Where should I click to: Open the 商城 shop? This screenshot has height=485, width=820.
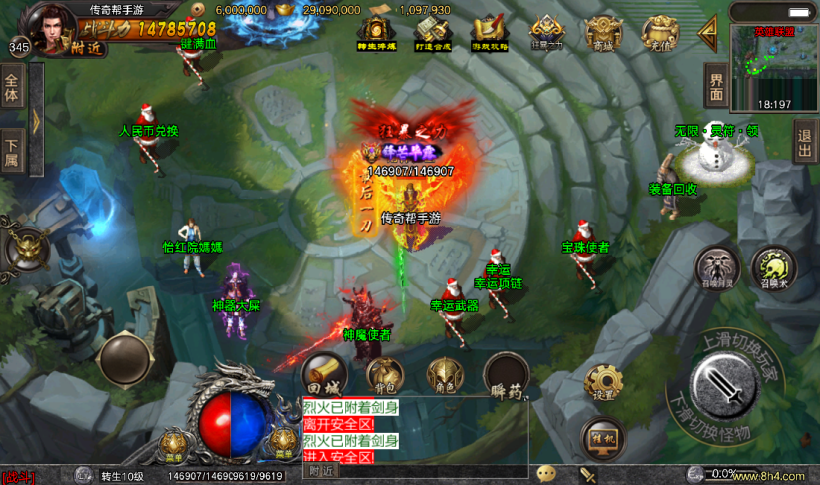[x=603, y=33]
